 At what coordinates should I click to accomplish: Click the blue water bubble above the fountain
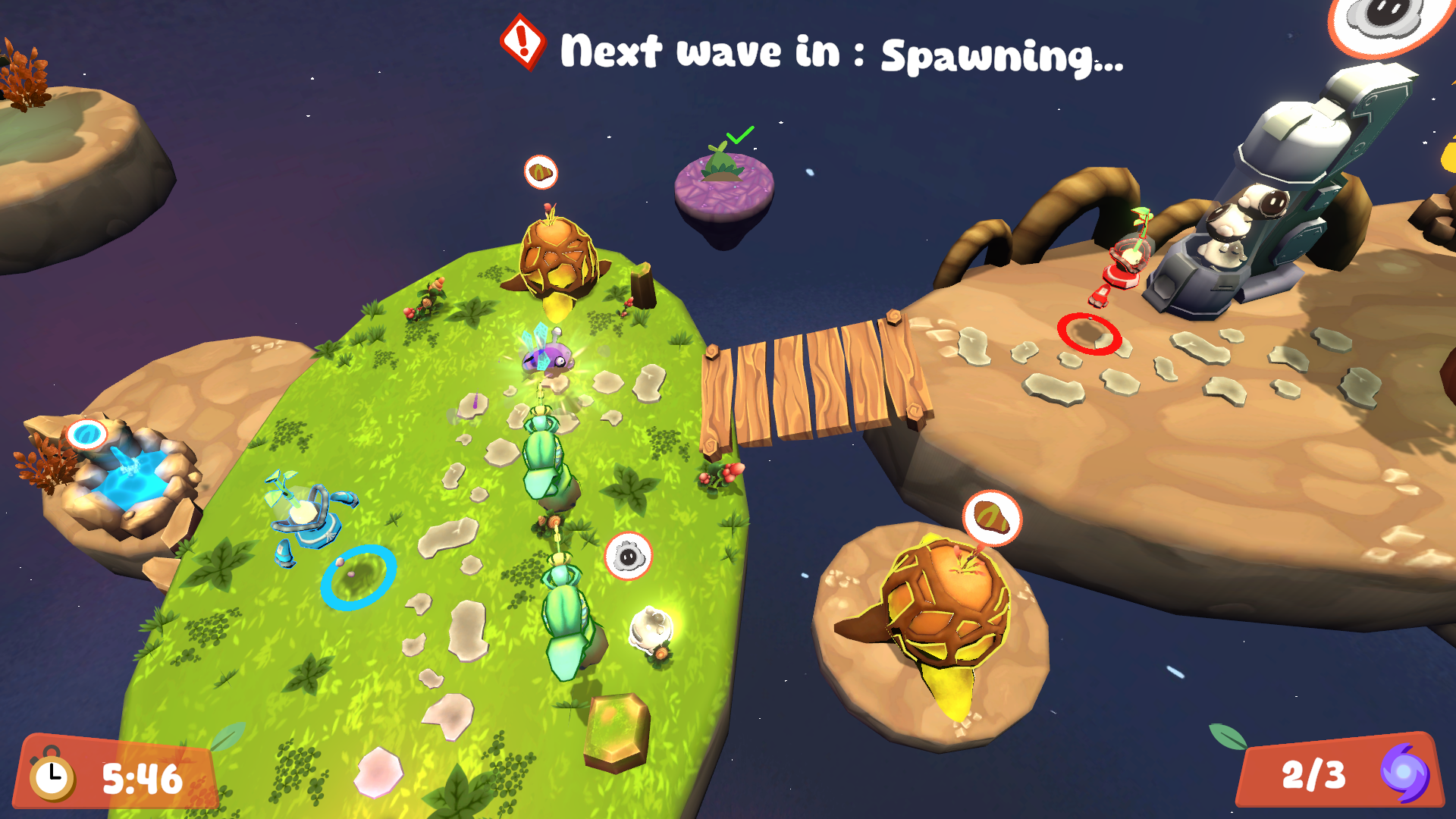point(87,435)
